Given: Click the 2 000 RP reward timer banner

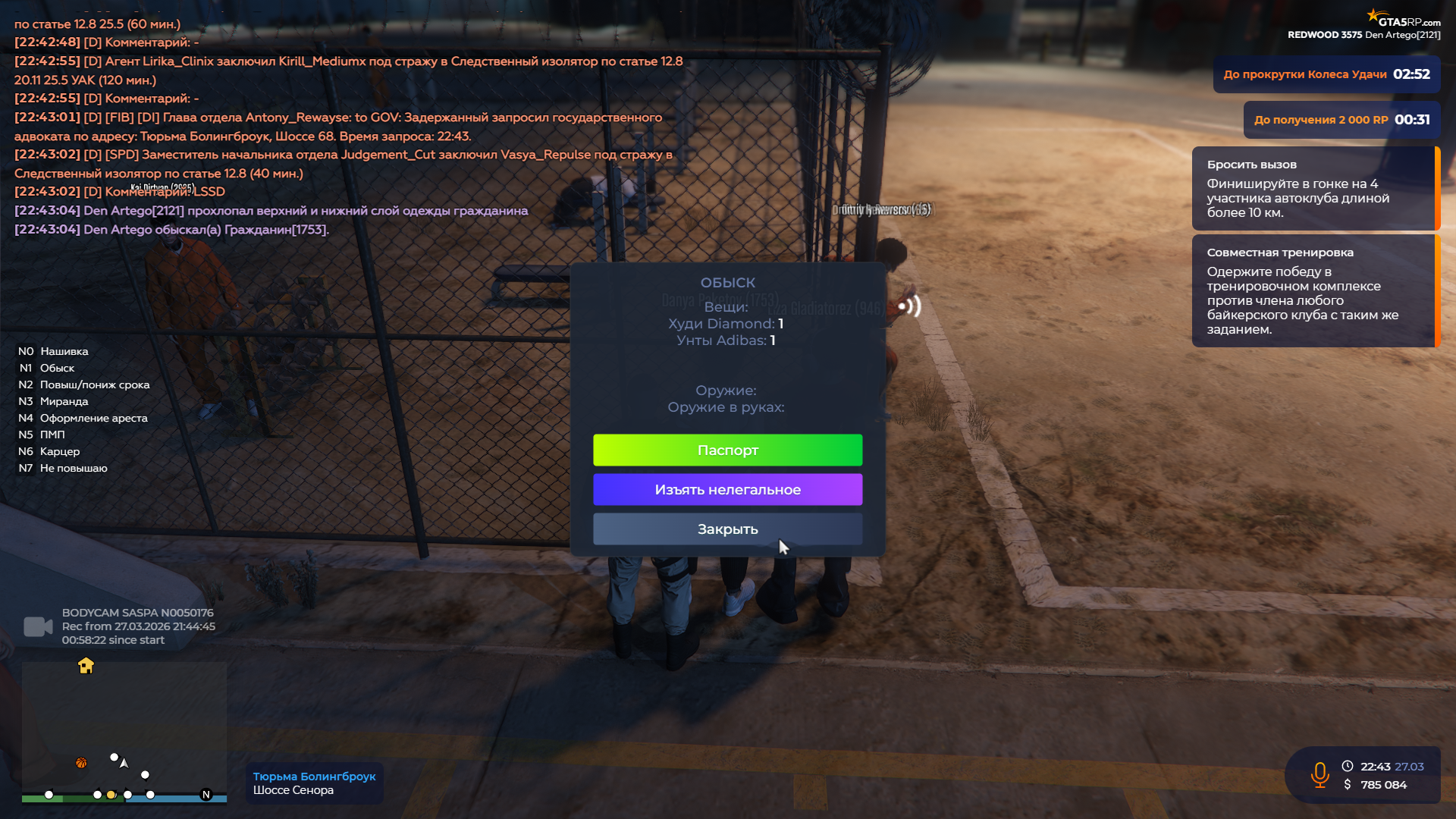Looking at the screenshot, I should [1341, 120].
